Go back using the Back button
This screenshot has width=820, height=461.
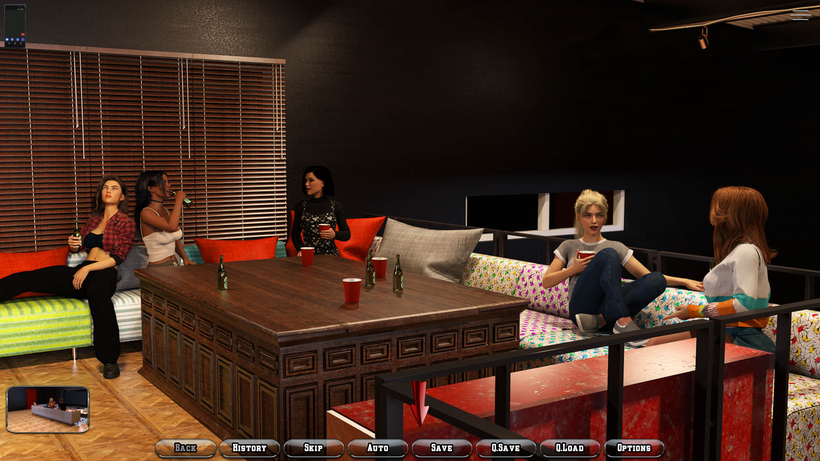click(x=185, y=448)
